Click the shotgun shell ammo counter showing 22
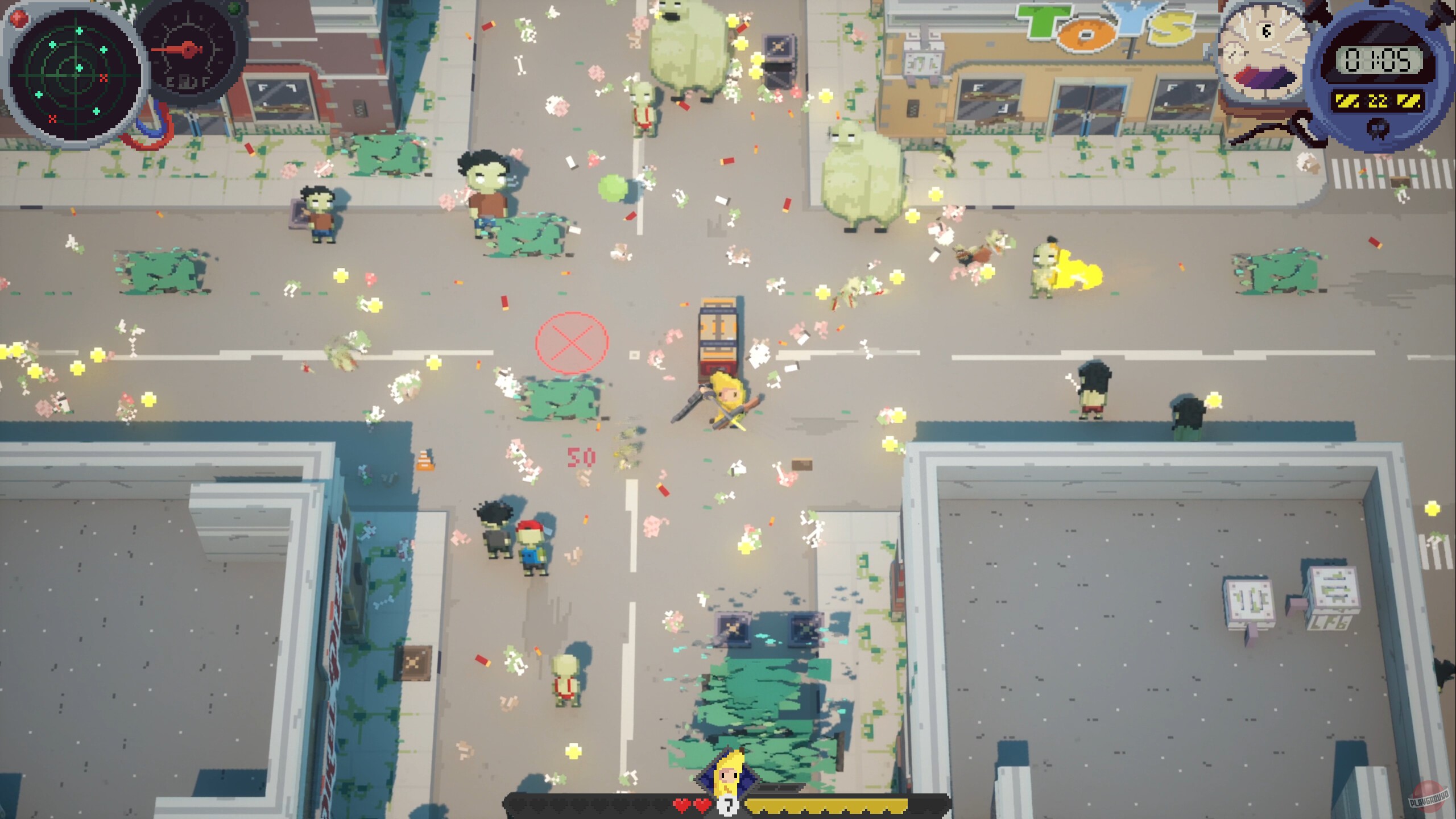1456x819 pixels. [1378, 101]
